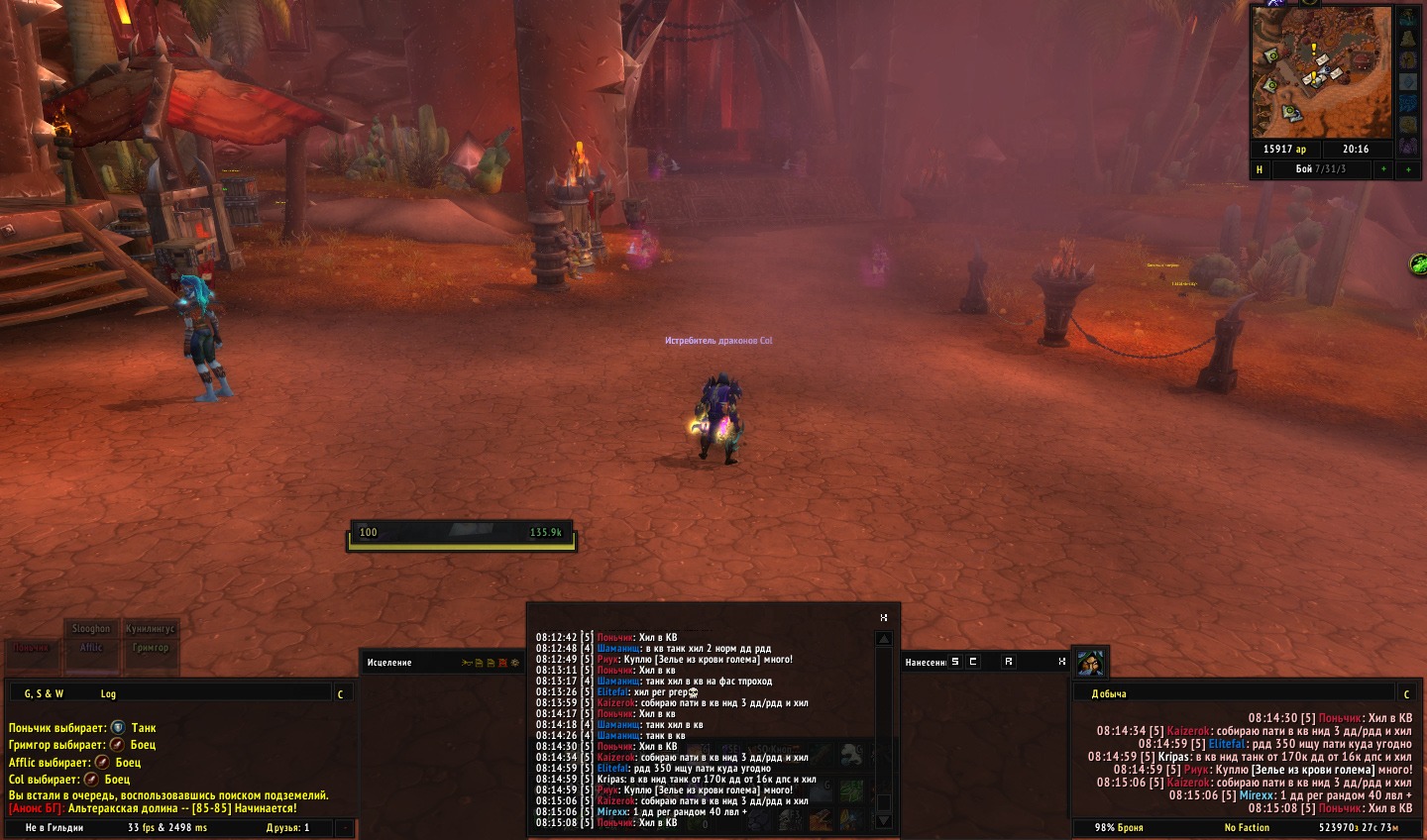Open healing meter gear settings icon
Screen dimensions: 1427x840
pos(514,663)
